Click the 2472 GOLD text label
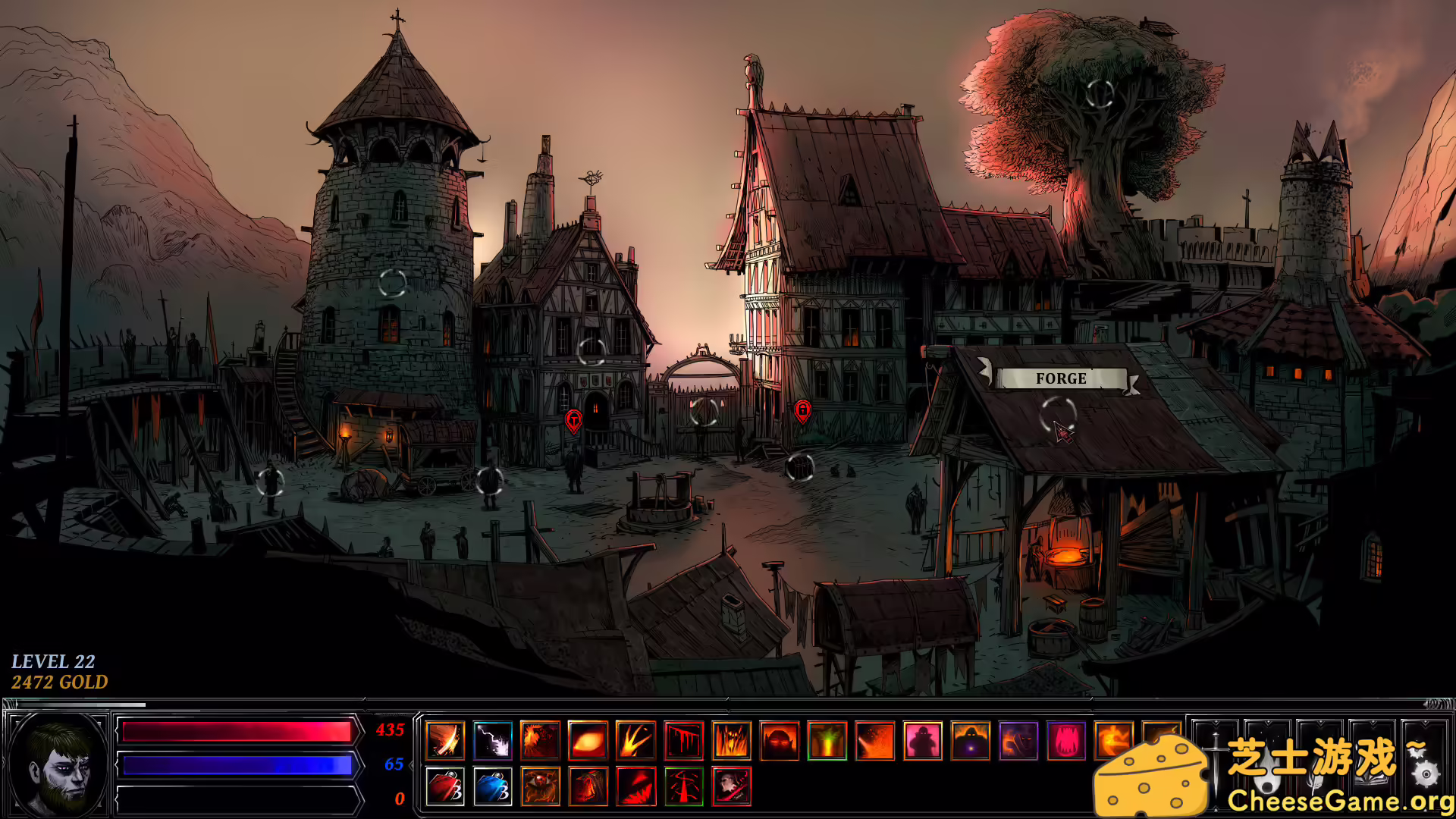Viewport: 1456px width, 819px height. point(58,682)
